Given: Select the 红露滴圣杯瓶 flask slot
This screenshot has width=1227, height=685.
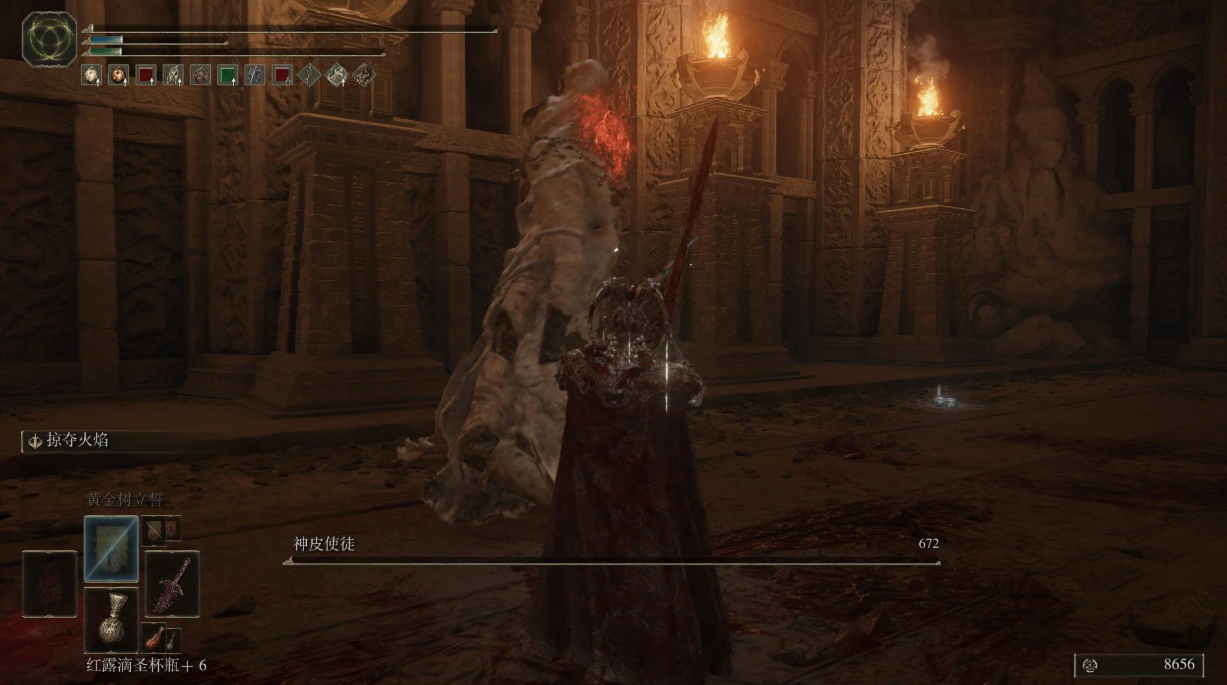Looking at the screenshot, I should tap(111, 620).
